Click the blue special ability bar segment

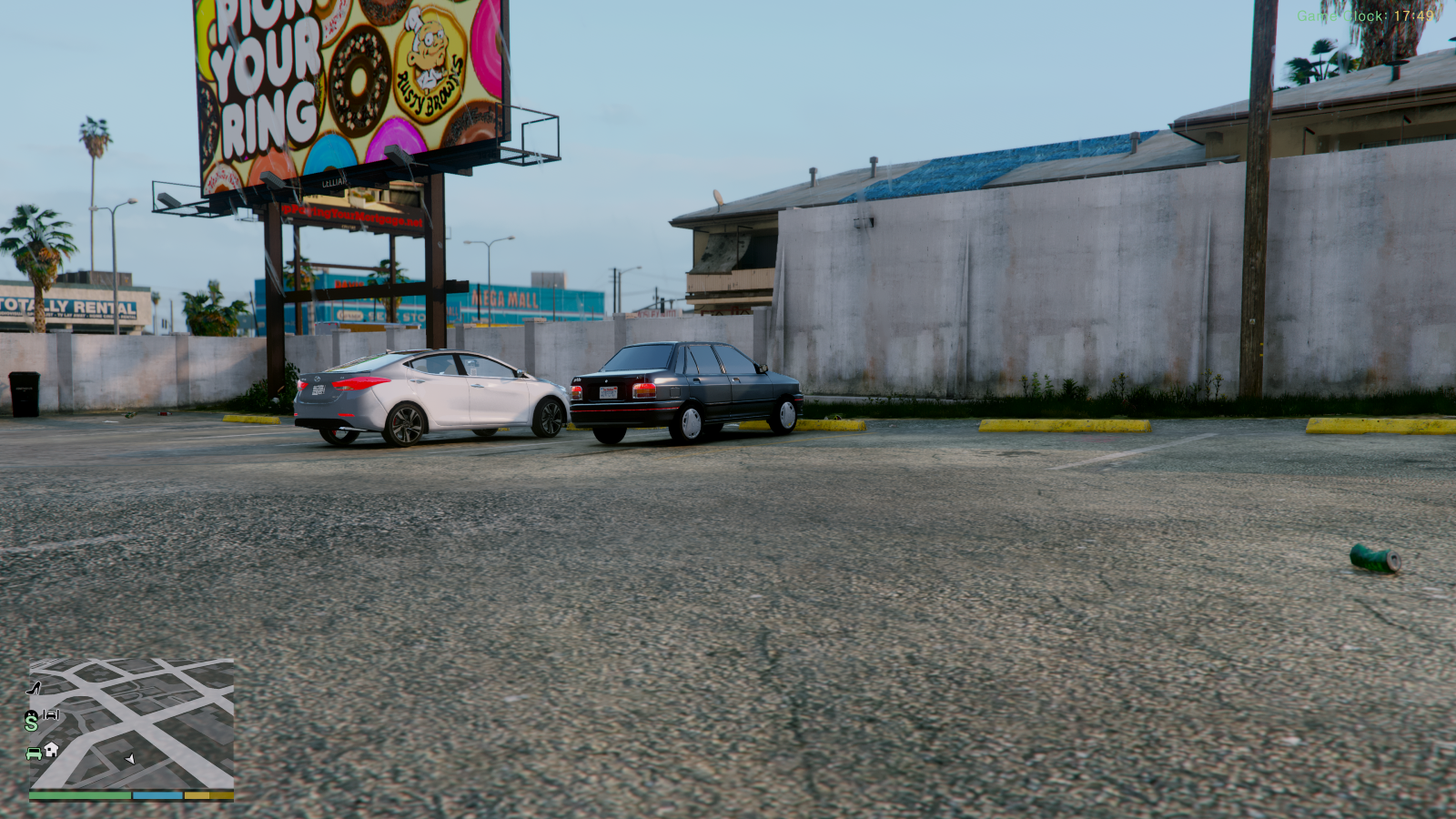(x=157, y=794)
